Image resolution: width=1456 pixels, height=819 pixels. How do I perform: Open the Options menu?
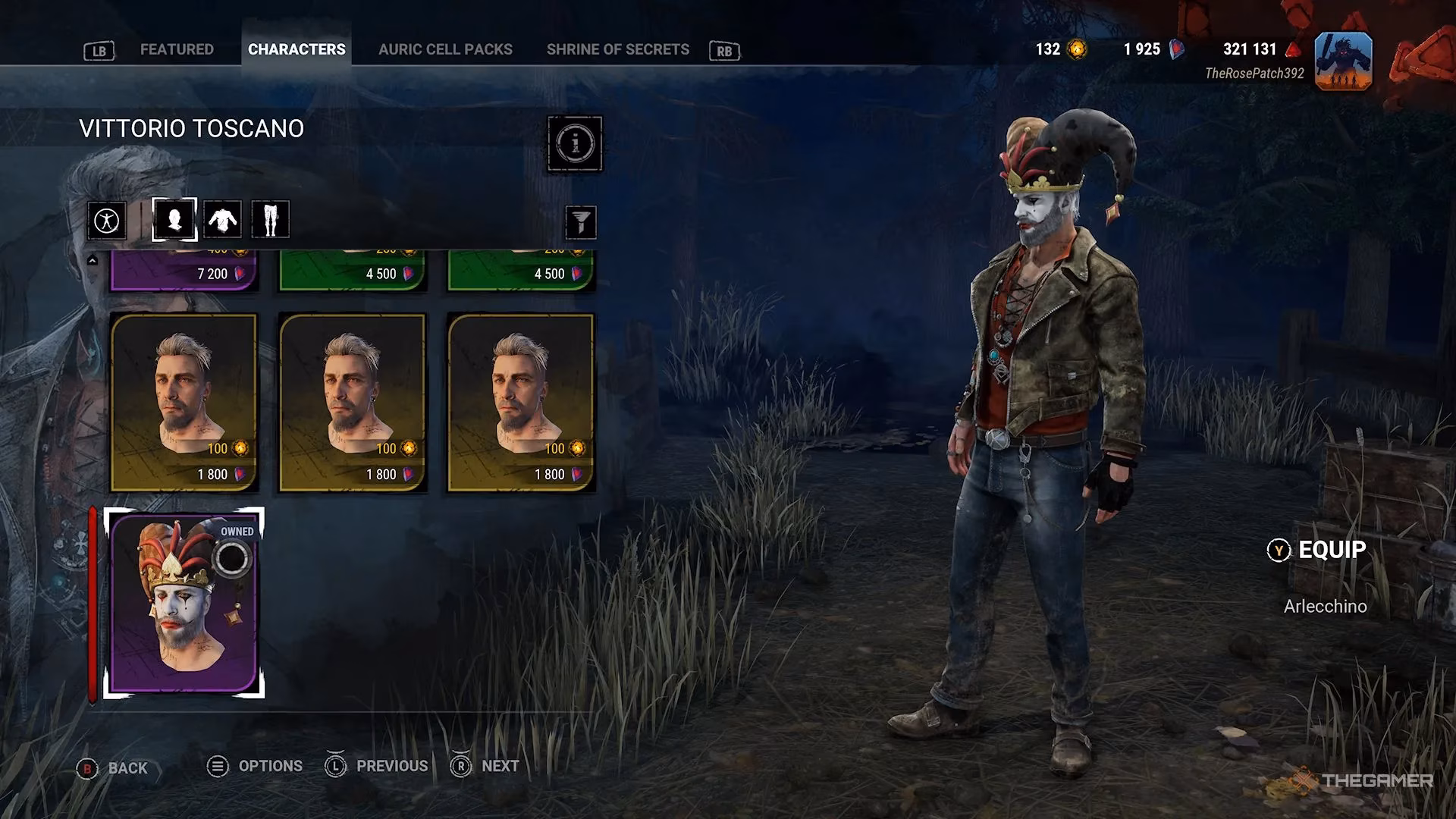256,767
